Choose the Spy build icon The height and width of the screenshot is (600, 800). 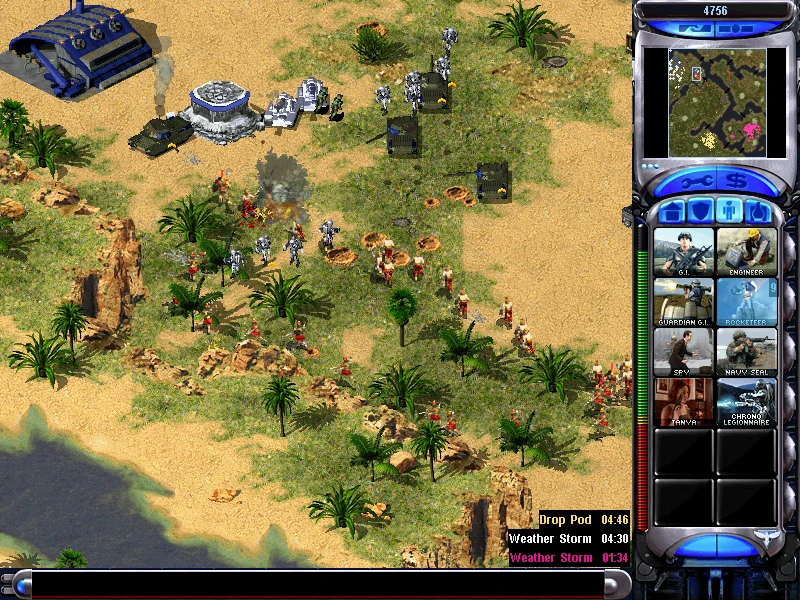coord(684,351)
